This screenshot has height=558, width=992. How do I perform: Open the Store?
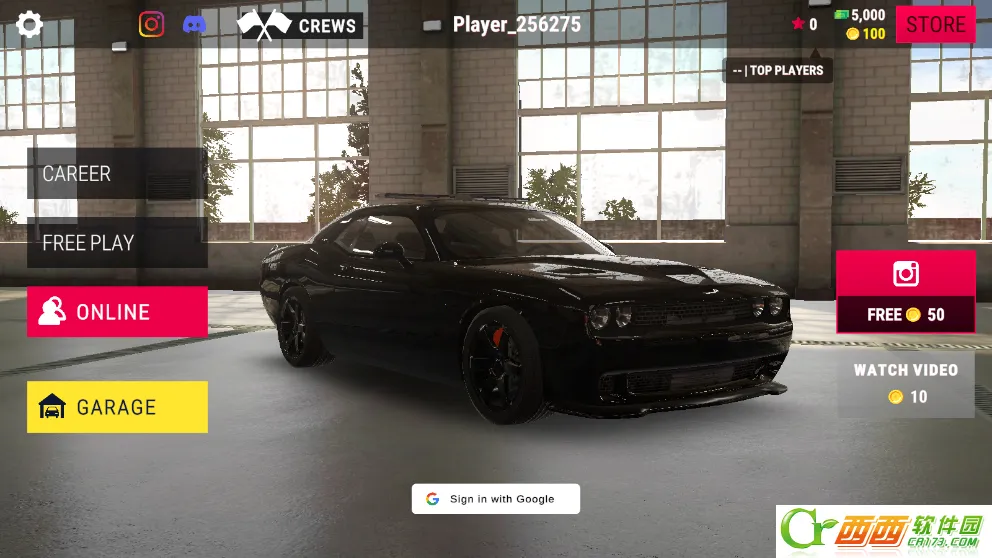coord(935,24)
